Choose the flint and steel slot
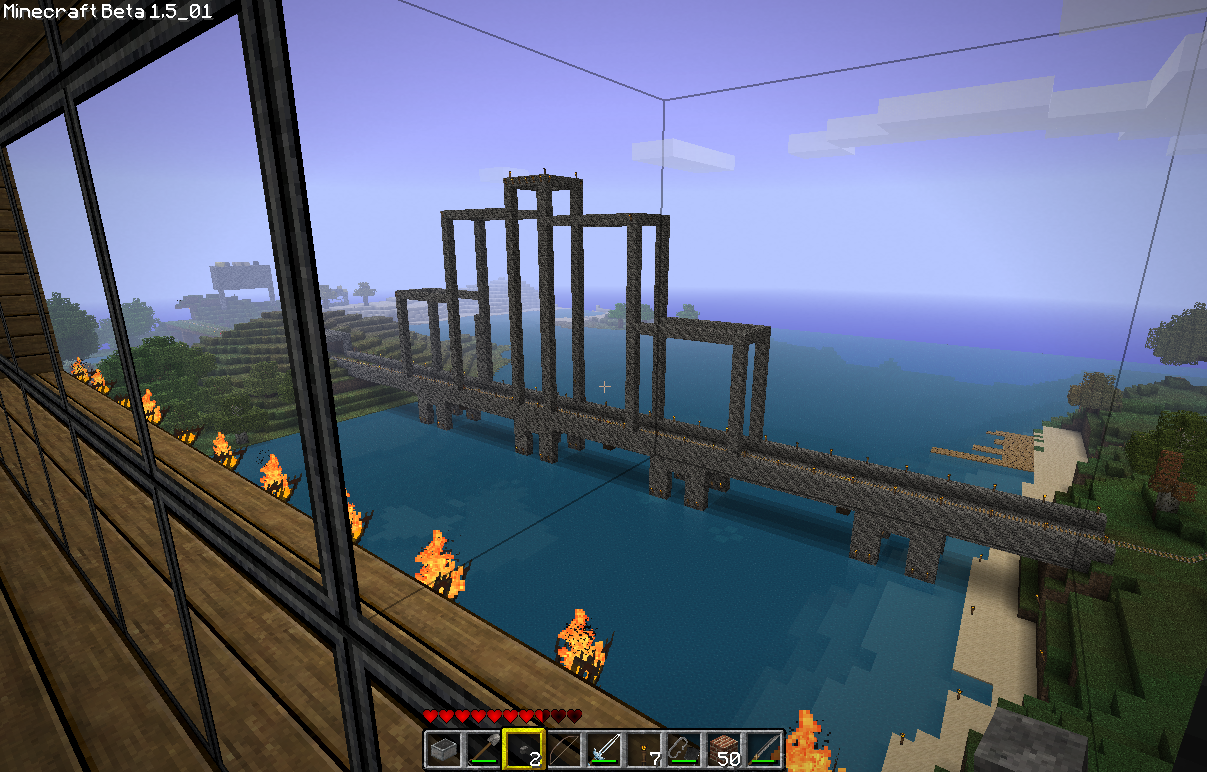The height and width of the screenshot is (772, 1207). (x=683, y=749)
